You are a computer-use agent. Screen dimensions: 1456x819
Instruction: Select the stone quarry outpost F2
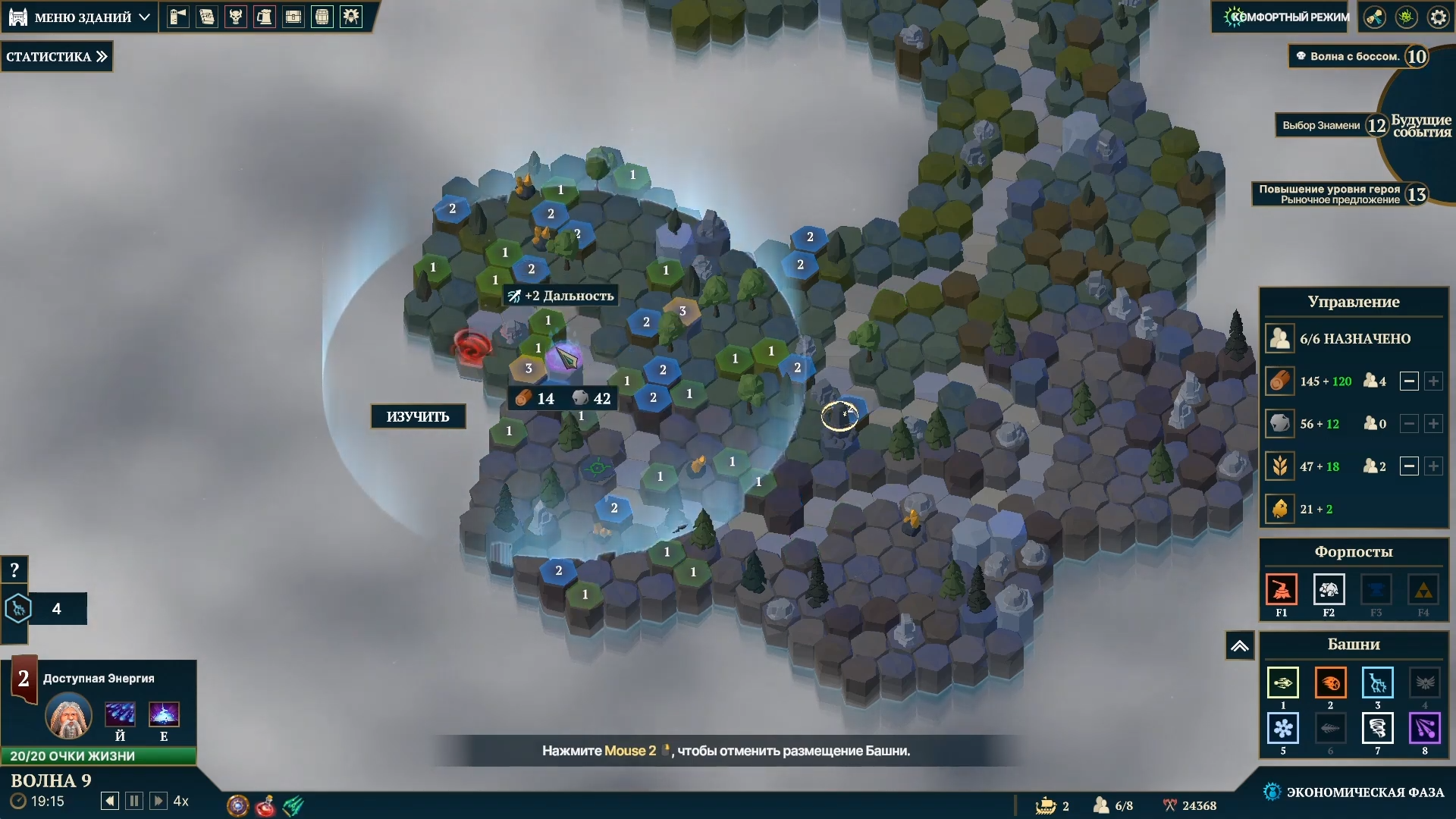click(1329, 590)
